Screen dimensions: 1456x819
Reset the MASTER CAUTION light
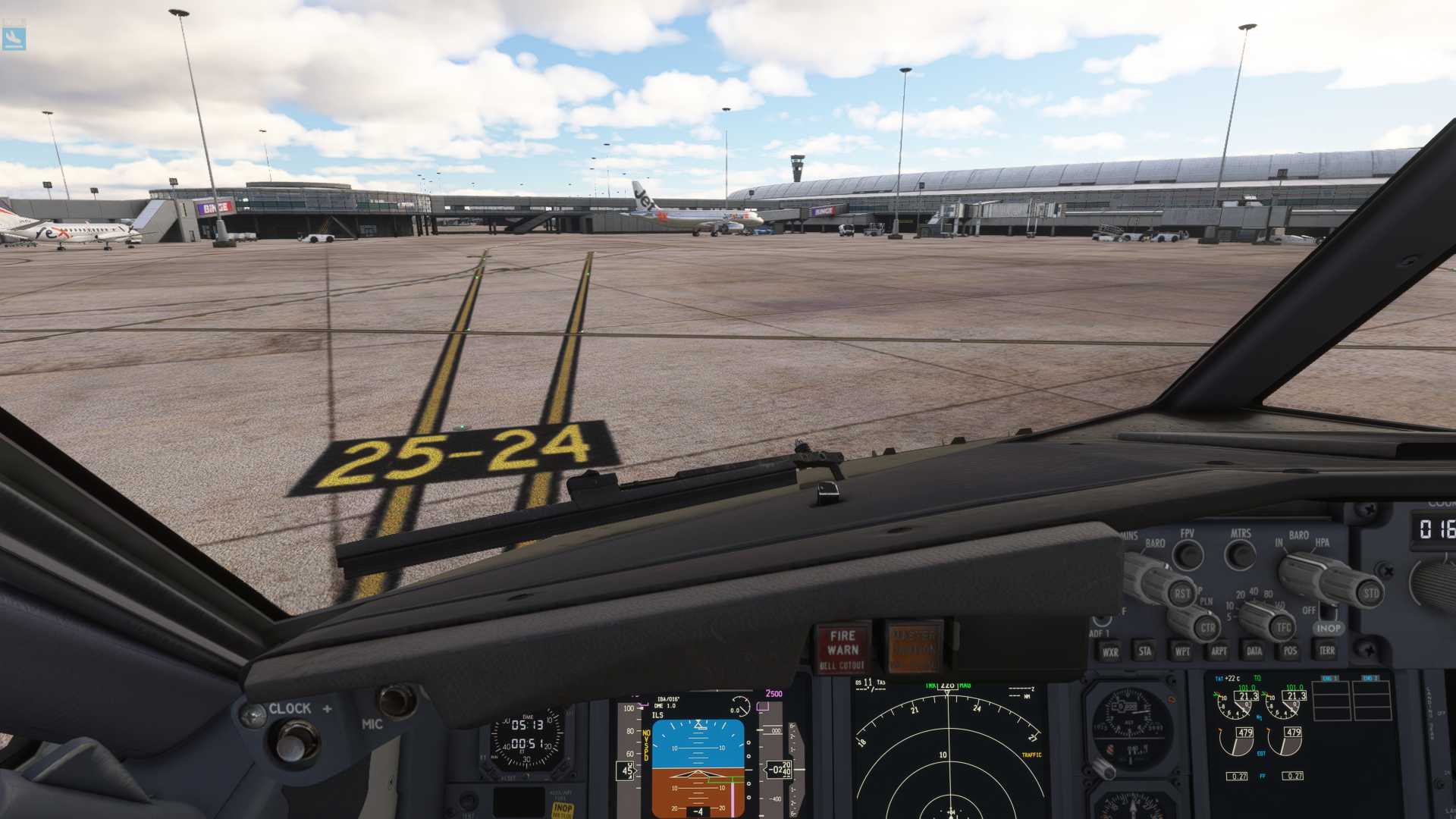coord(914,648)
